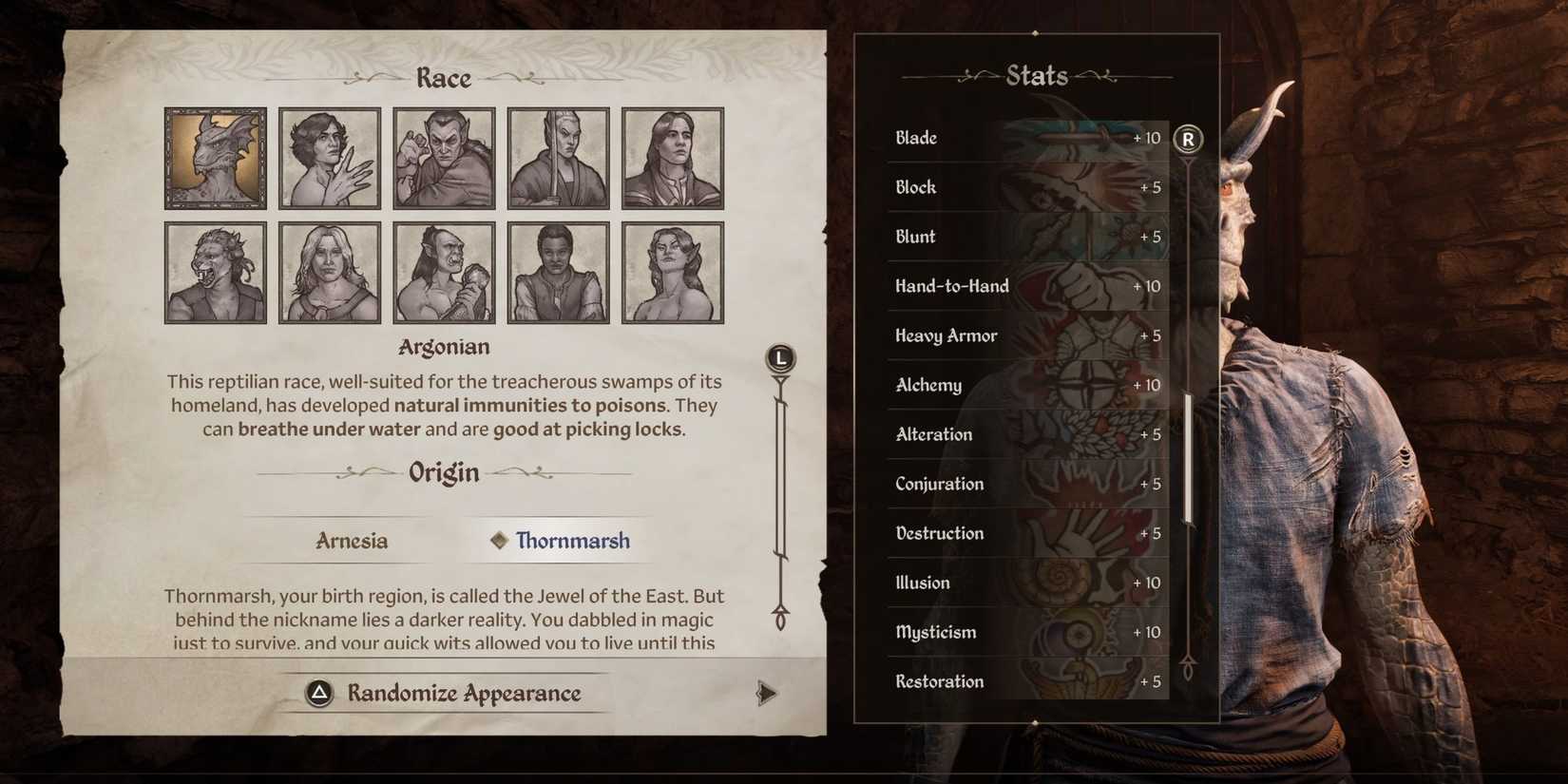Click the downward arrow below the page indicator
Screen dimensions: 1568x784
[779, 618]
